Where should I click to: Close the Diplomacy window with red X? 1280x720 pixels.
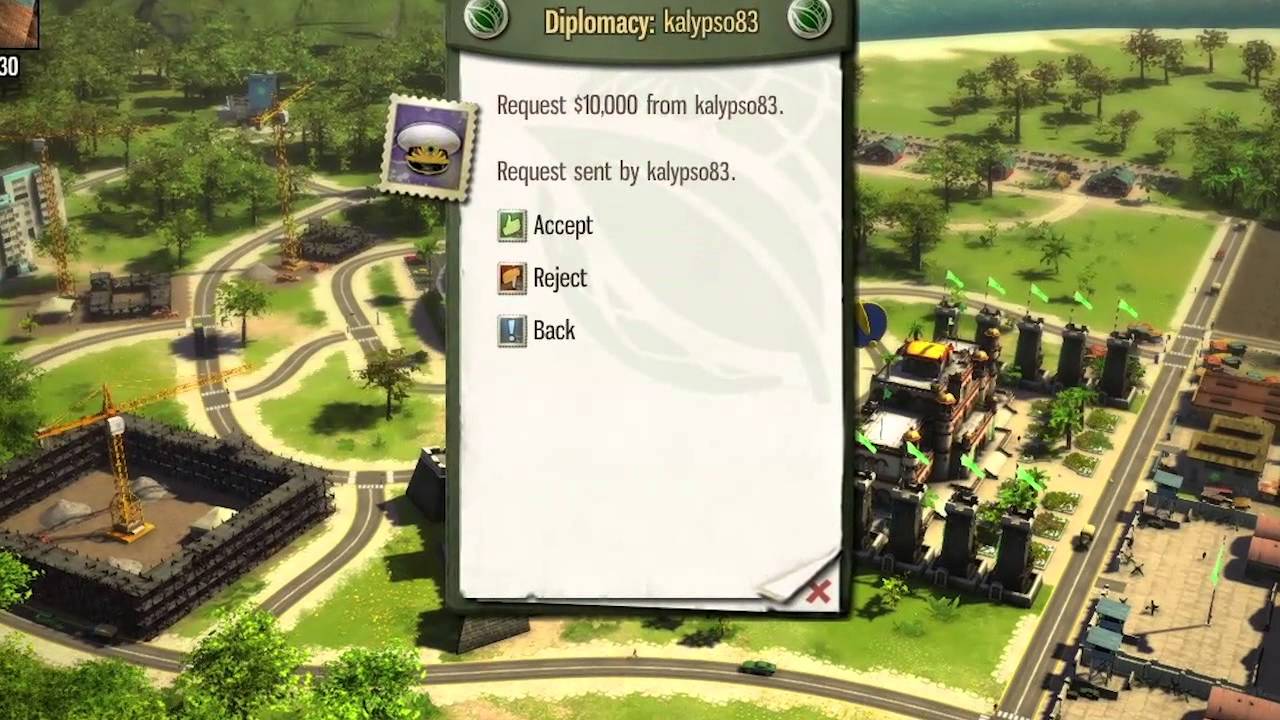(x=818, y=592)
